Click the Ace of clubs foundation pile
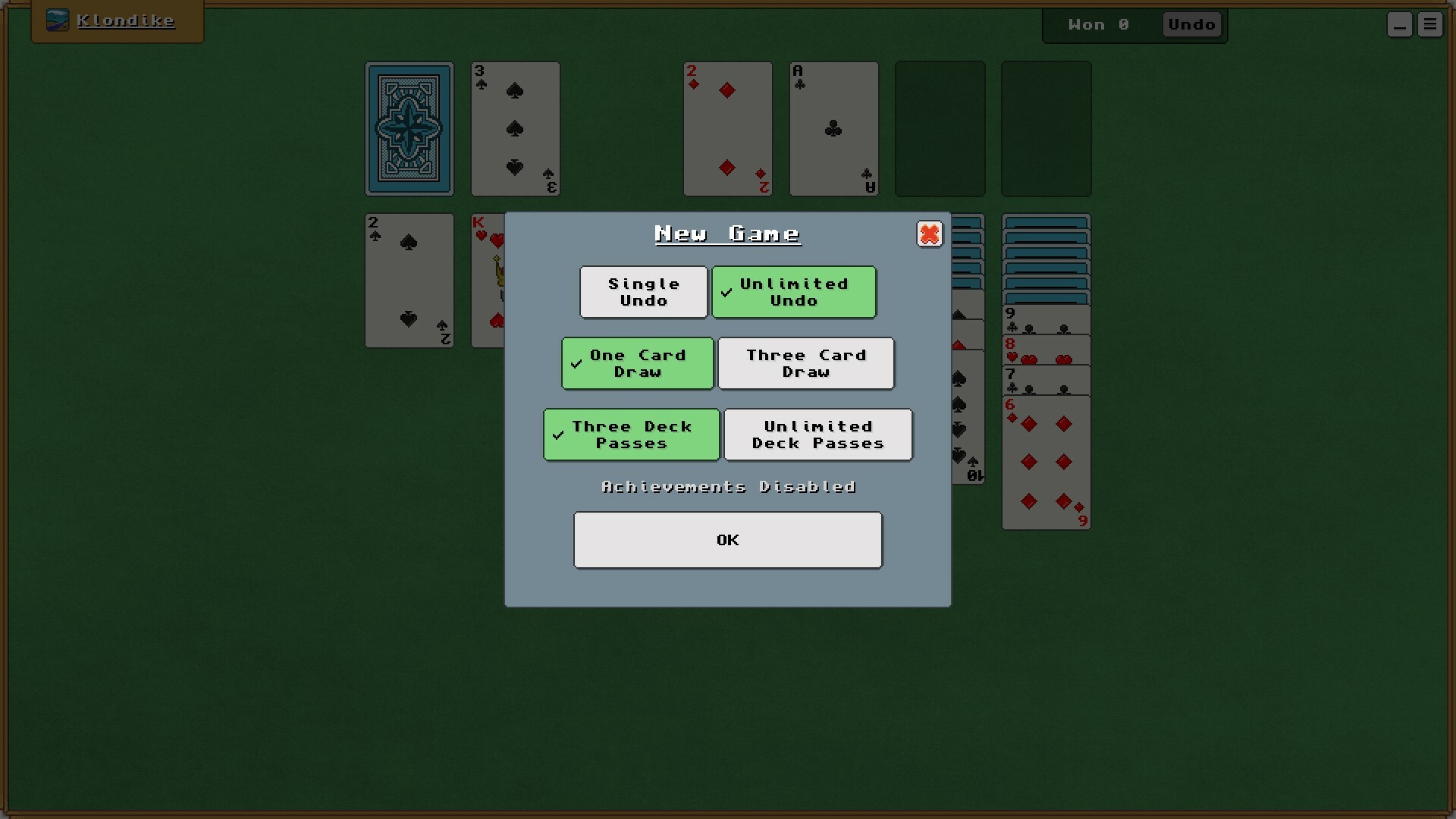This screenshot has height=819, width=1456. 833,128
